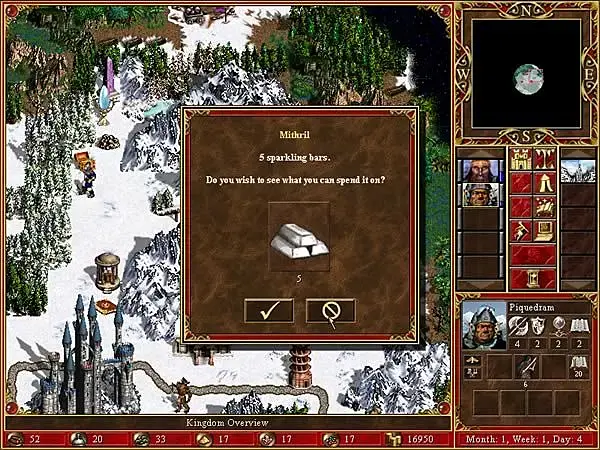The image size is (600, 450).
Task: Toggle the underground/surface view button
Action: (x=545, y=160)
